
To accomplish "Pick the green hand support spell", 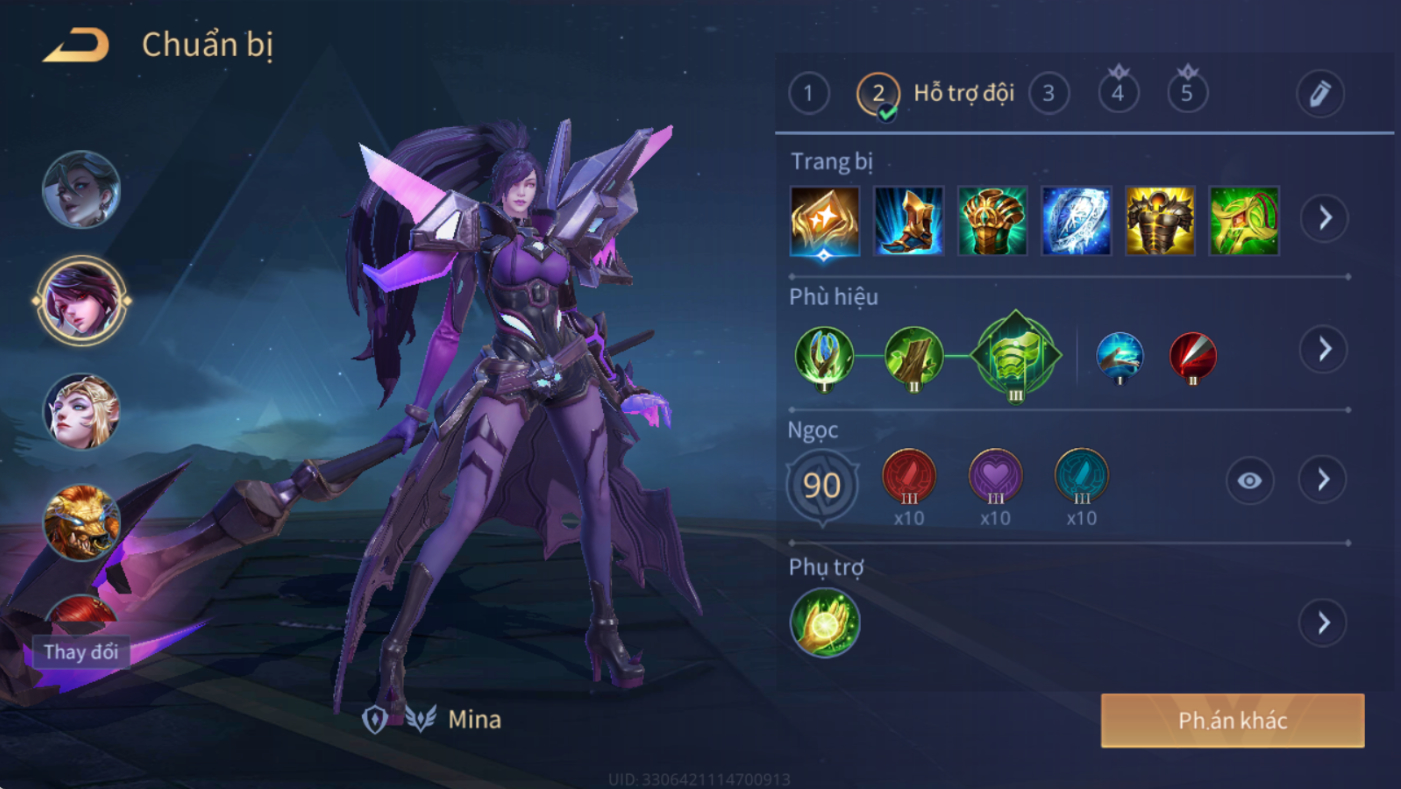I will click(x=824, y=623).
